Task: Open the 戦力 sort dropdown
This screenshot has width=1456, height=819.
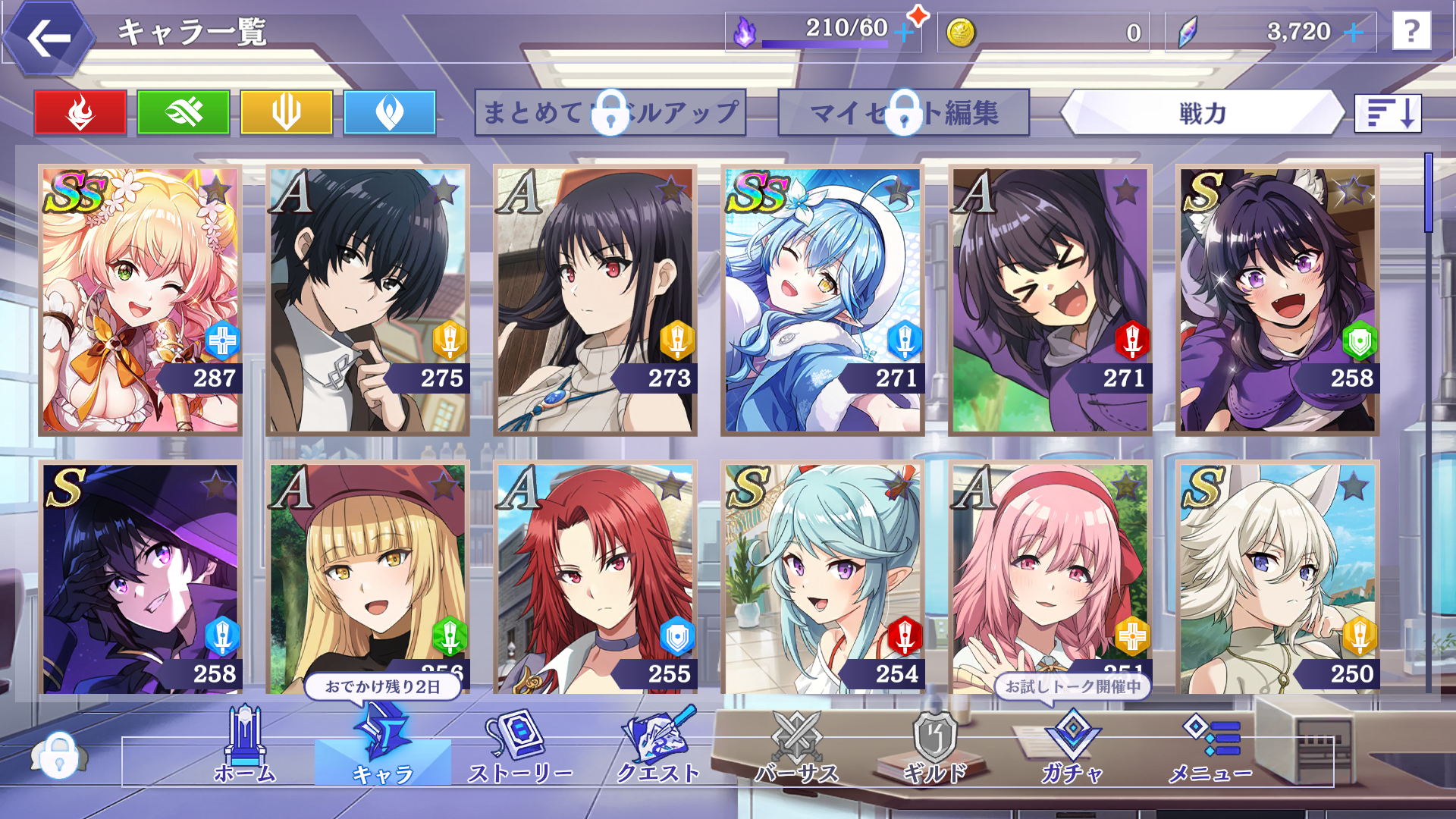Action: 1202,113
